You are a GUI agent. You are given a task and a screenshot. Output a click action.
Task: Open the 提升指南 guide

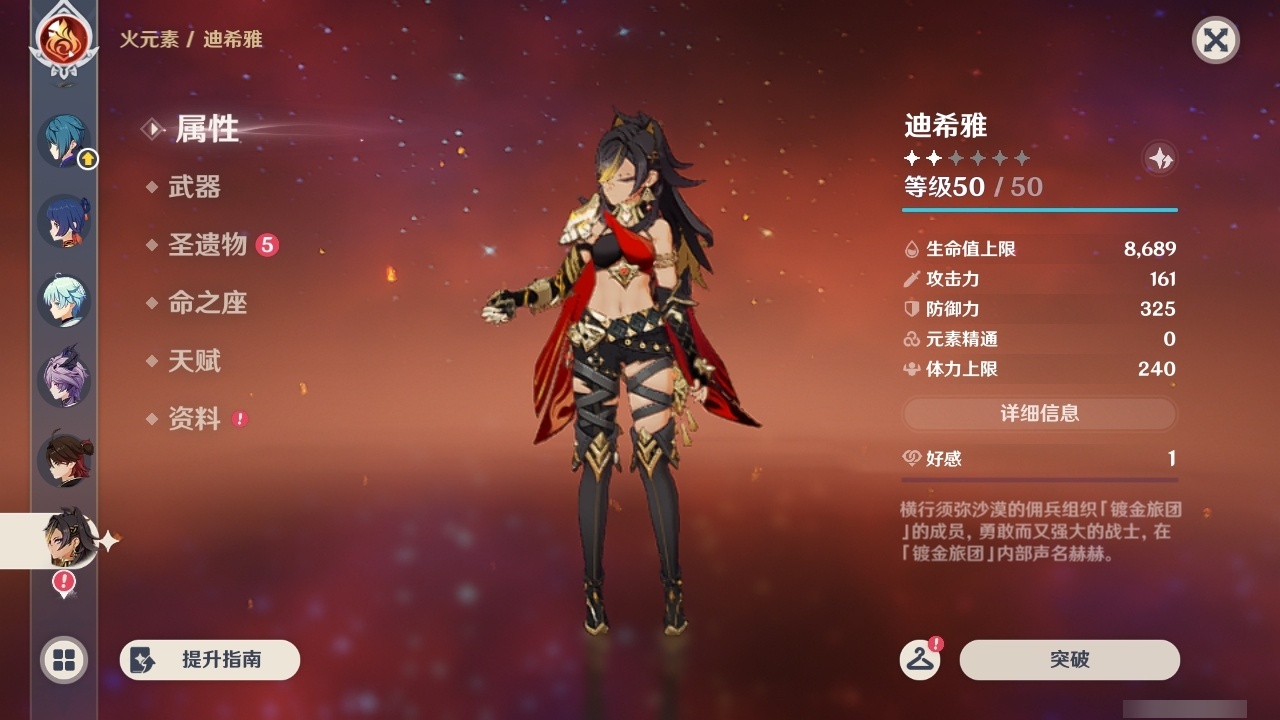tap(209, 660)
